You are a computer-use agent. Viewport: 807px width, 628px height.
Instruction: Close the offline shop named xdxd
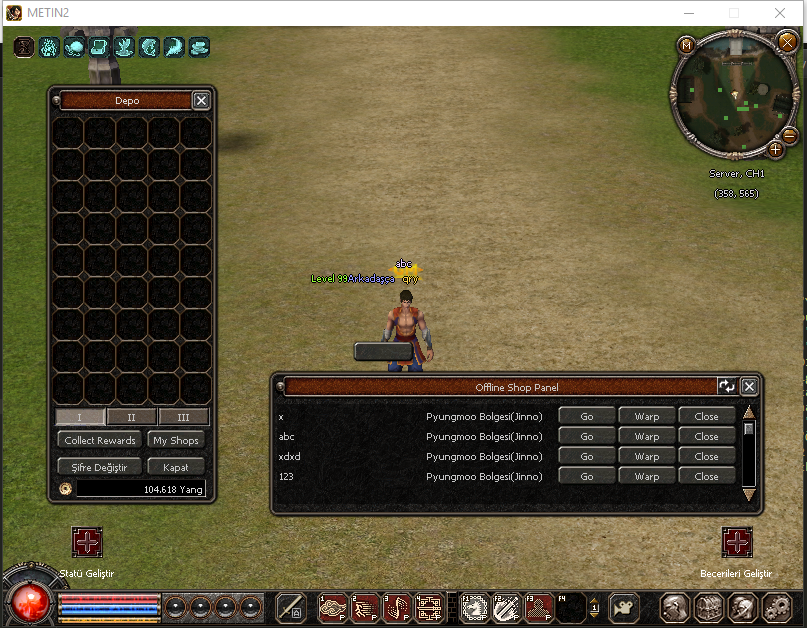(x=707, y=456)
